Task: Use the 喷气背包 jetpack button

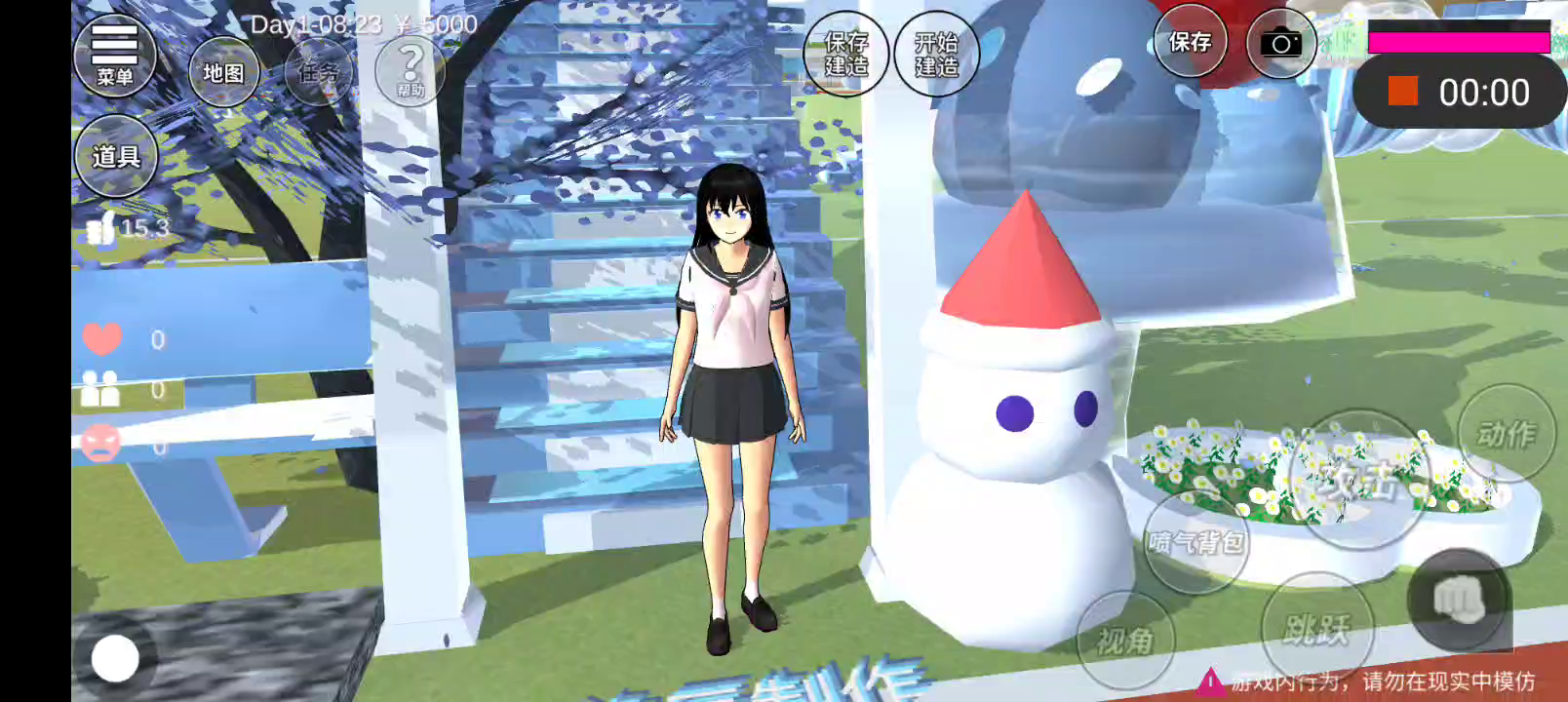Action: 1196,542
